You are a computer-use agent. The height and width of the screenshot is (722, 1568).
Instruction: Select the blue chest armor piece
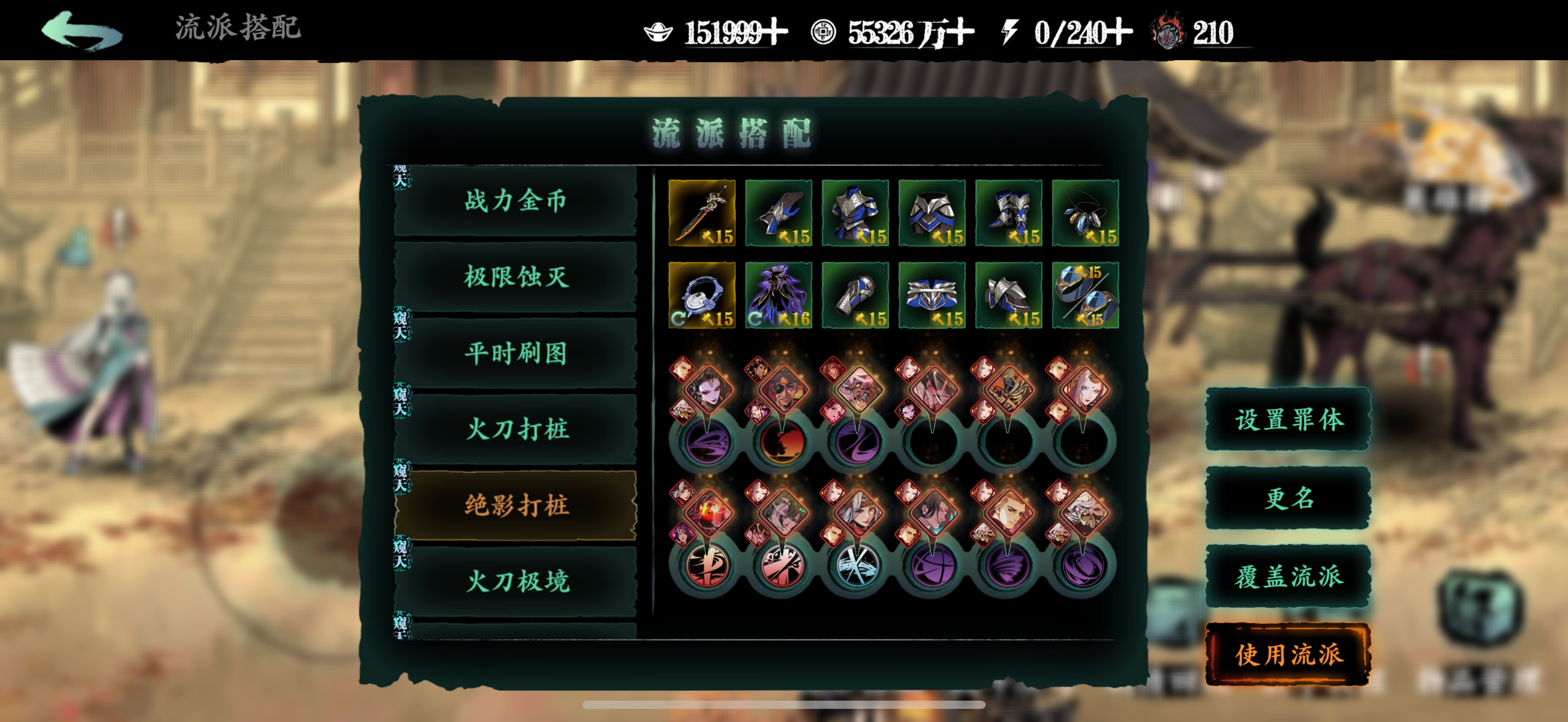click(x=855, y=214)
